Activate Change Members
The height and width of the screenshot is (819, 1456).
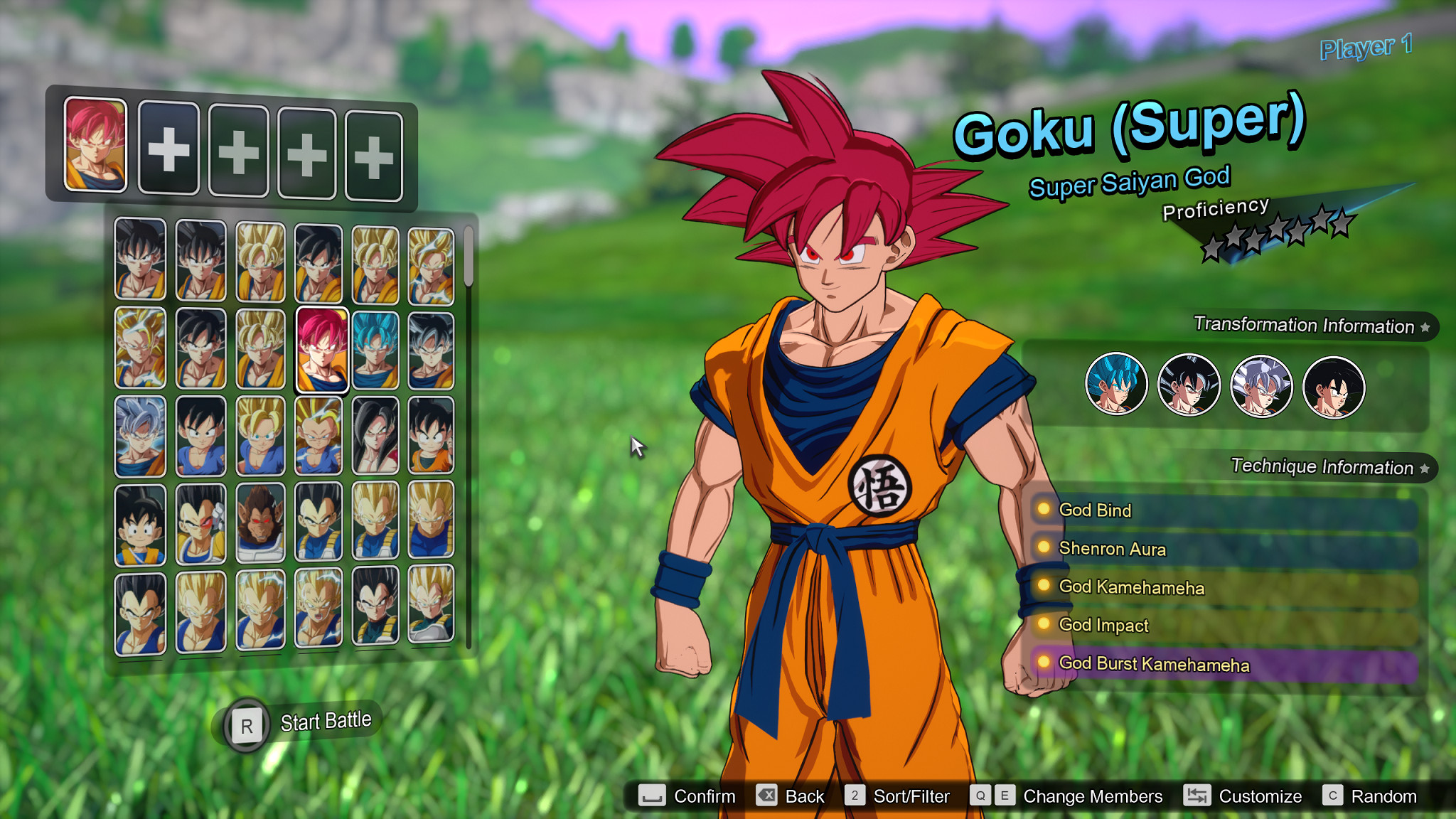pos(1091,796)
